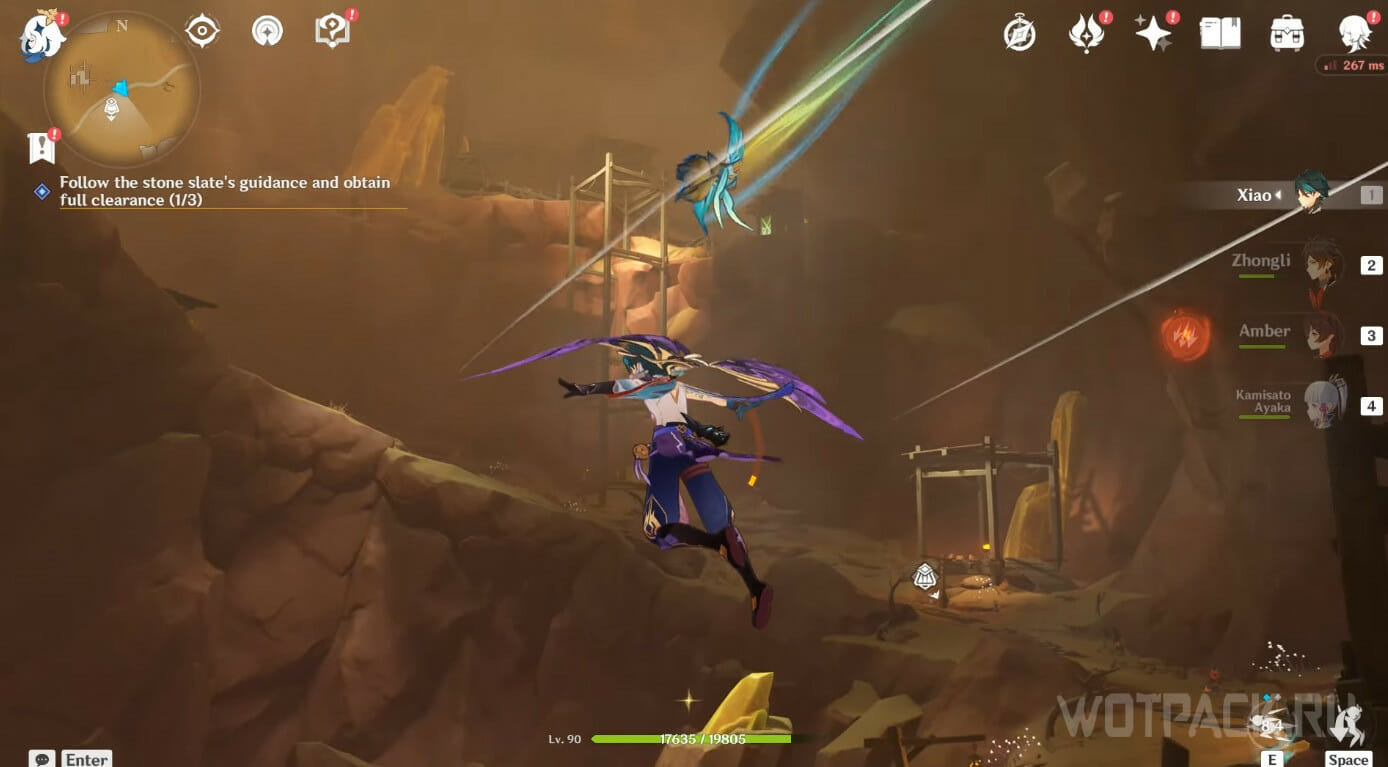This screenshot has height=767, width=1388.
Task: Open the quest navigation target icon
Action: (202, 31)
